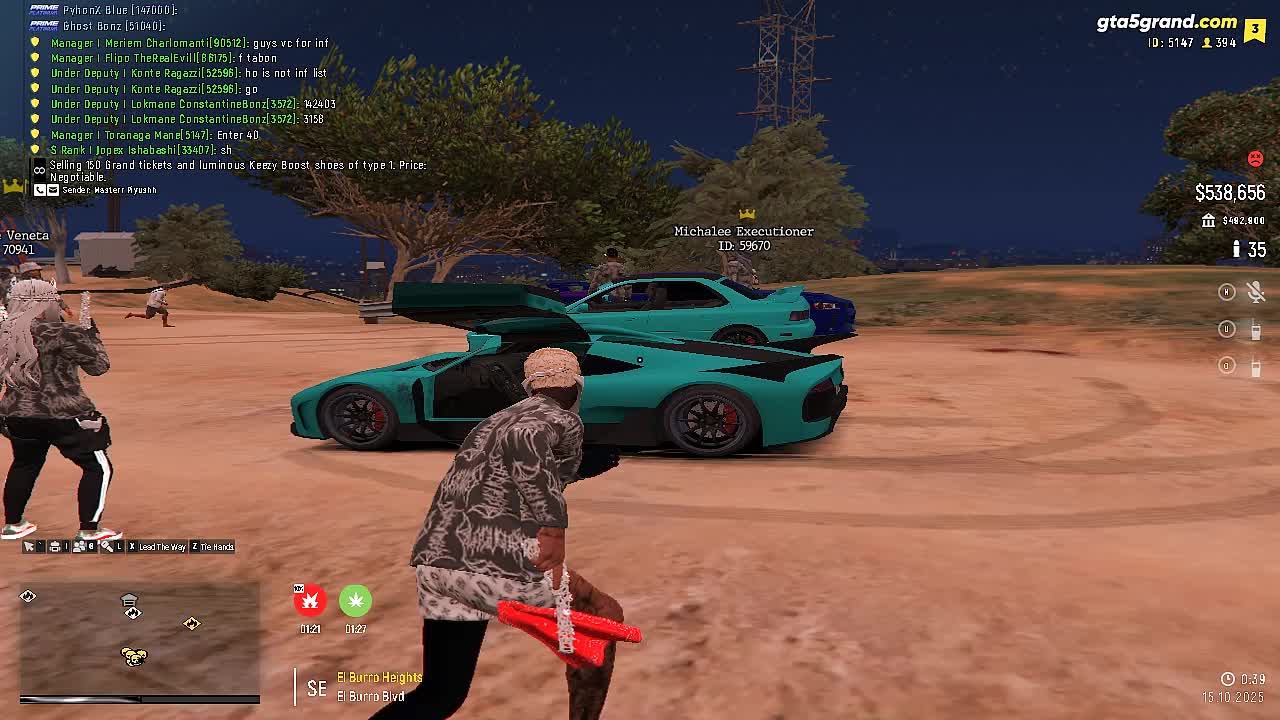Image resolution: width=1280 pixels, height=720 pixels.
Task: Open the gta5grand.com server logo
Action: click(1166, 22)
